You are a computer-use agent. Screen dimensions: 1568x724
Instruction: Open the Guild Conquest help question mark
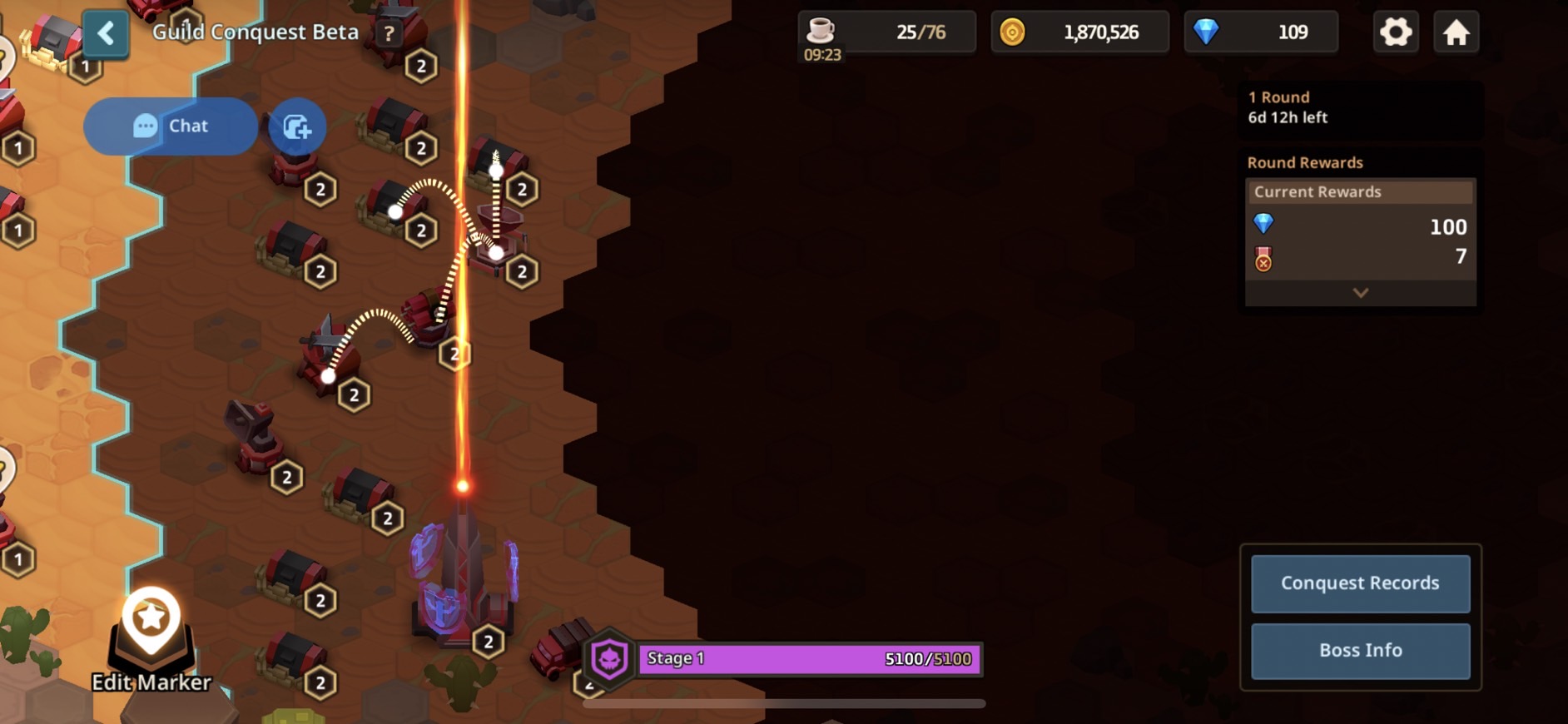point(389,34)
